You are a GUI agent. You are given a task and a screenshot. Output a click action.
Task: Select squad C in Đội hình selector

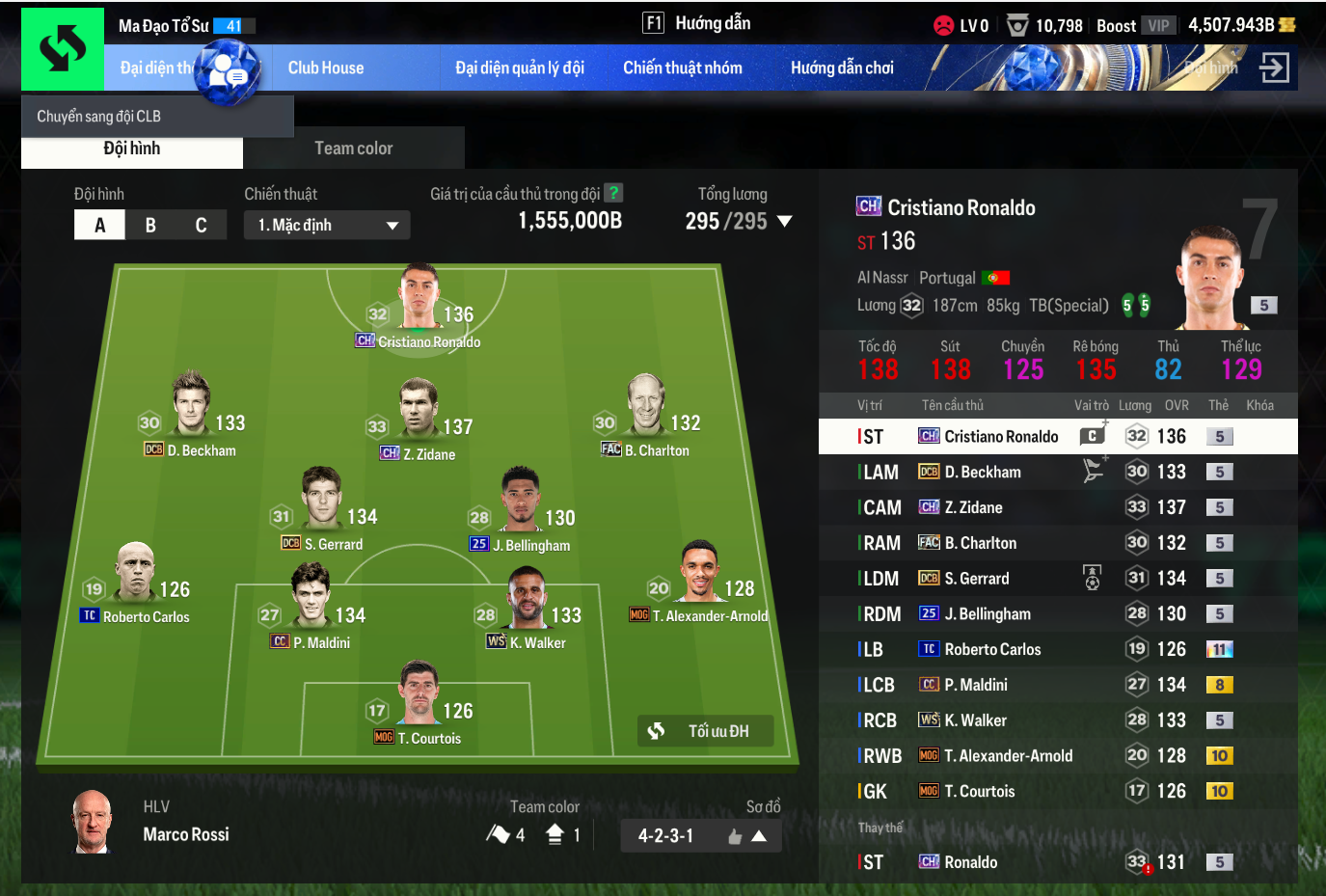pyautogui.click(x=201, y=225)
